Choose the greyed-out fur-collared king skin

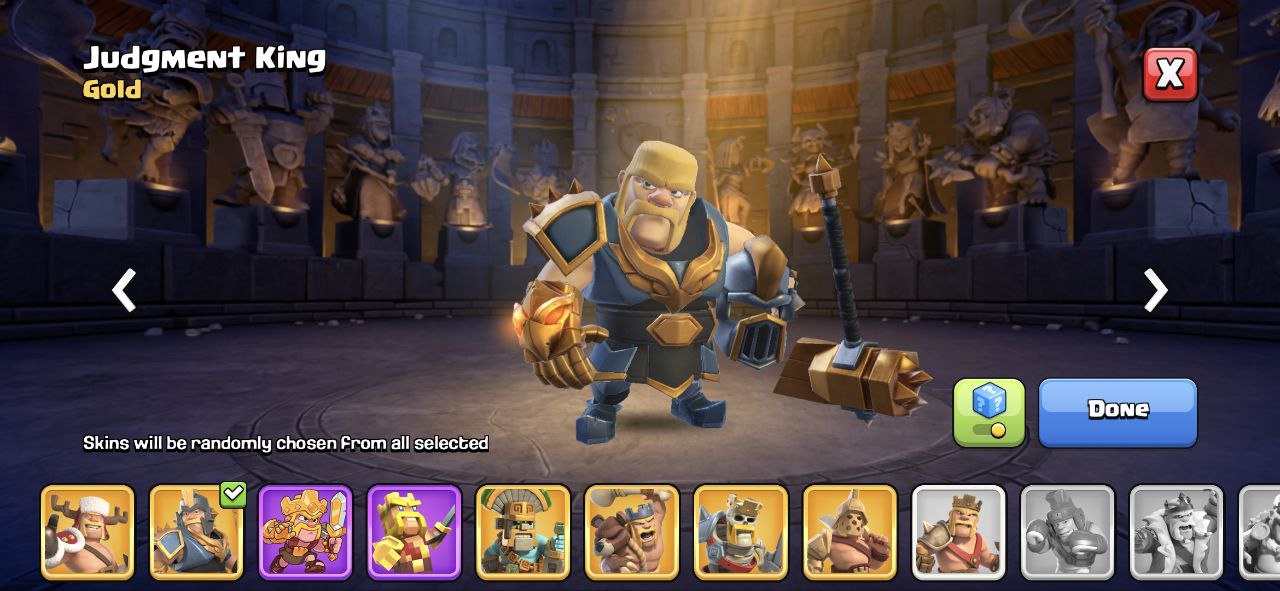1176,532
